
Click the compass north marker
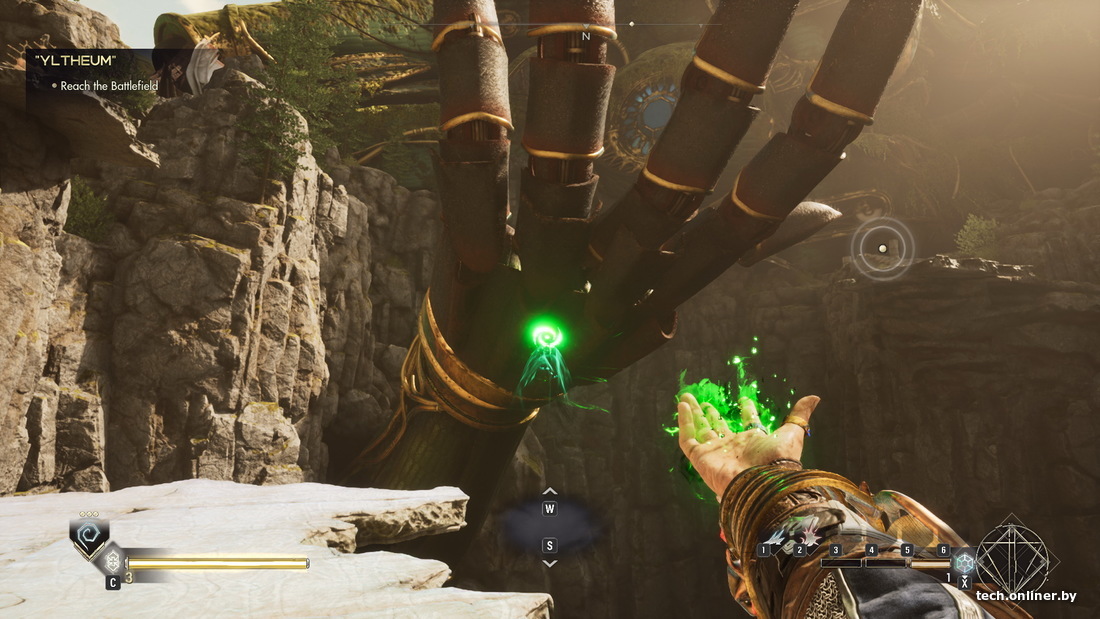pyautogui.click(x=586, y=37)
